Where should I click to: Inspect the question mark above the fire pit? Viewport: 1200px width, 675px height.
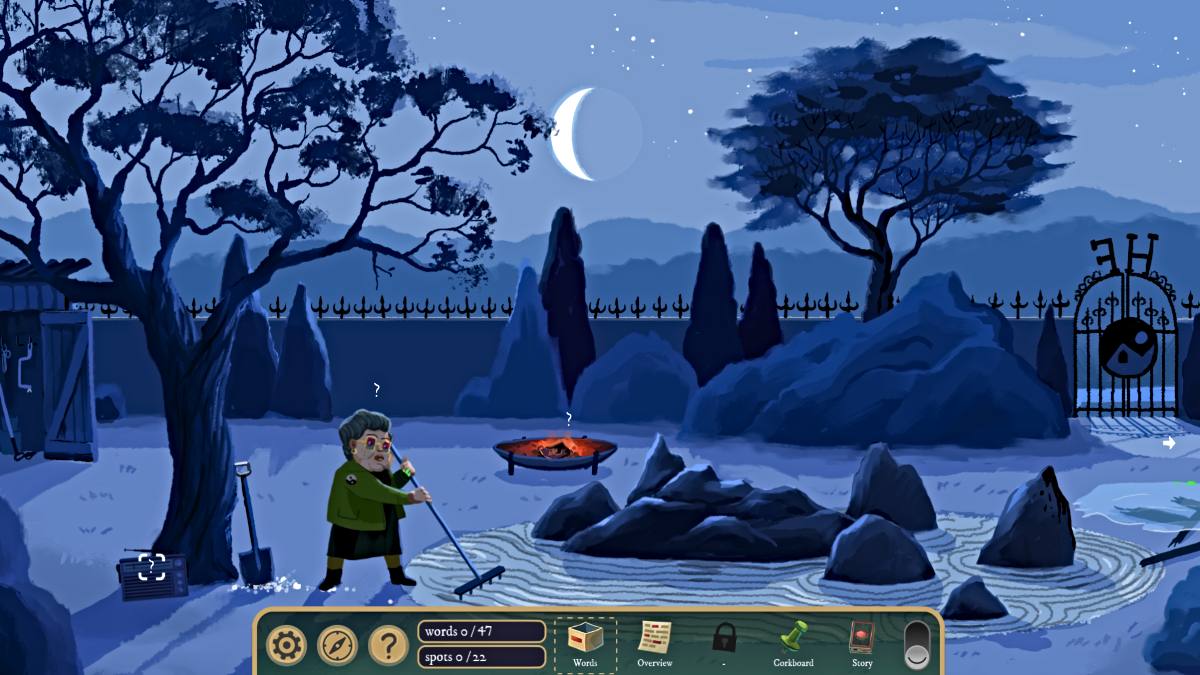pyautogui.click(x=569, y=418)
